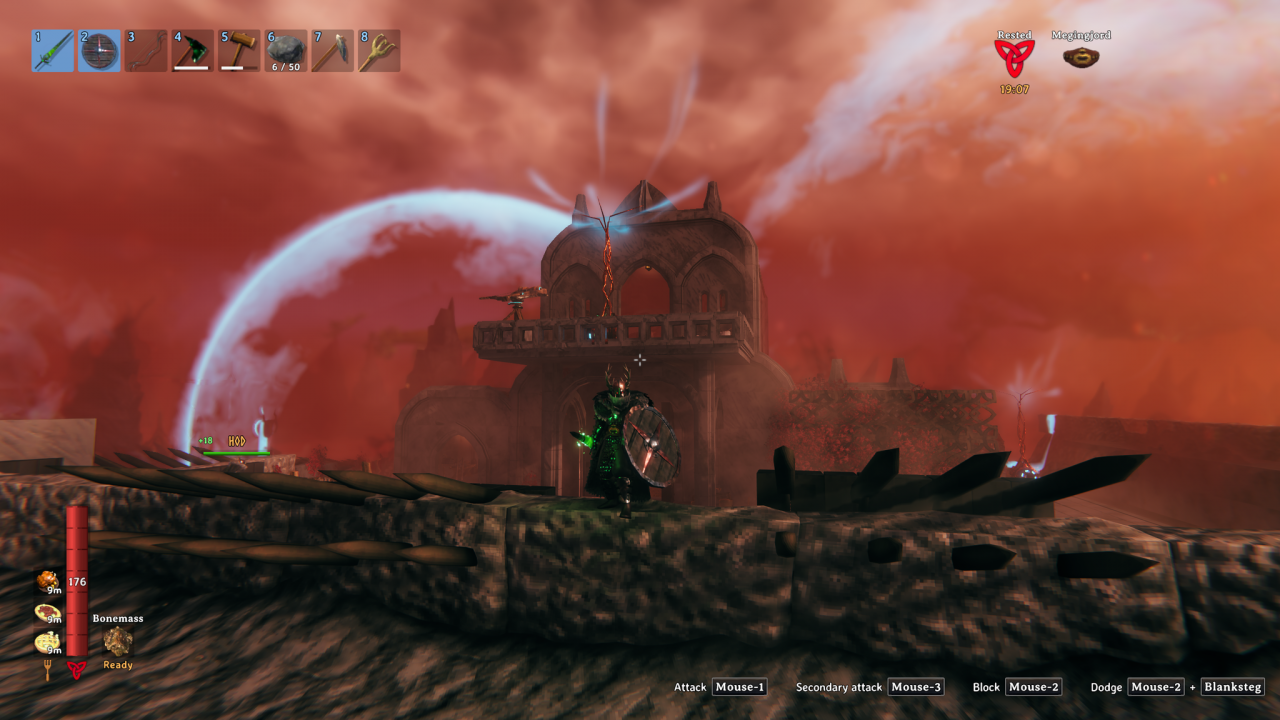
Task: Select the hammer in hotbar slot 5
Action: click(239, 50)
